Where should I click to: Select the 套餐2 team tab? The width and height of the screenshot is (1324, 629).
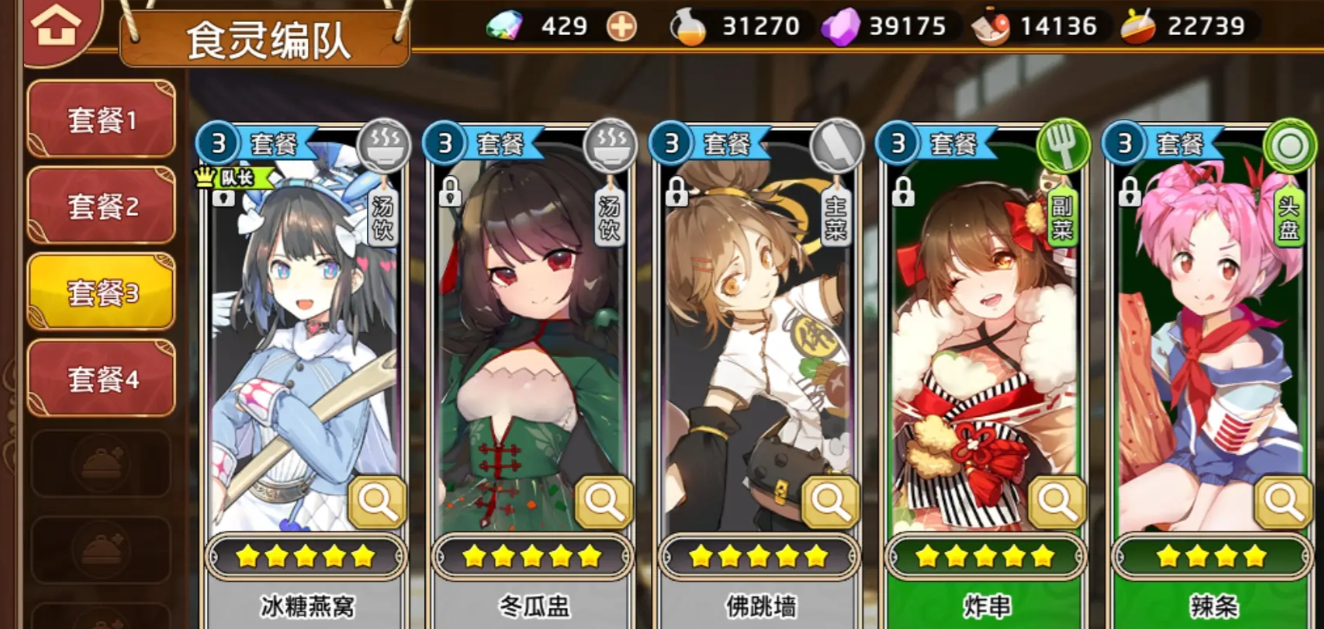coord(101,206)
